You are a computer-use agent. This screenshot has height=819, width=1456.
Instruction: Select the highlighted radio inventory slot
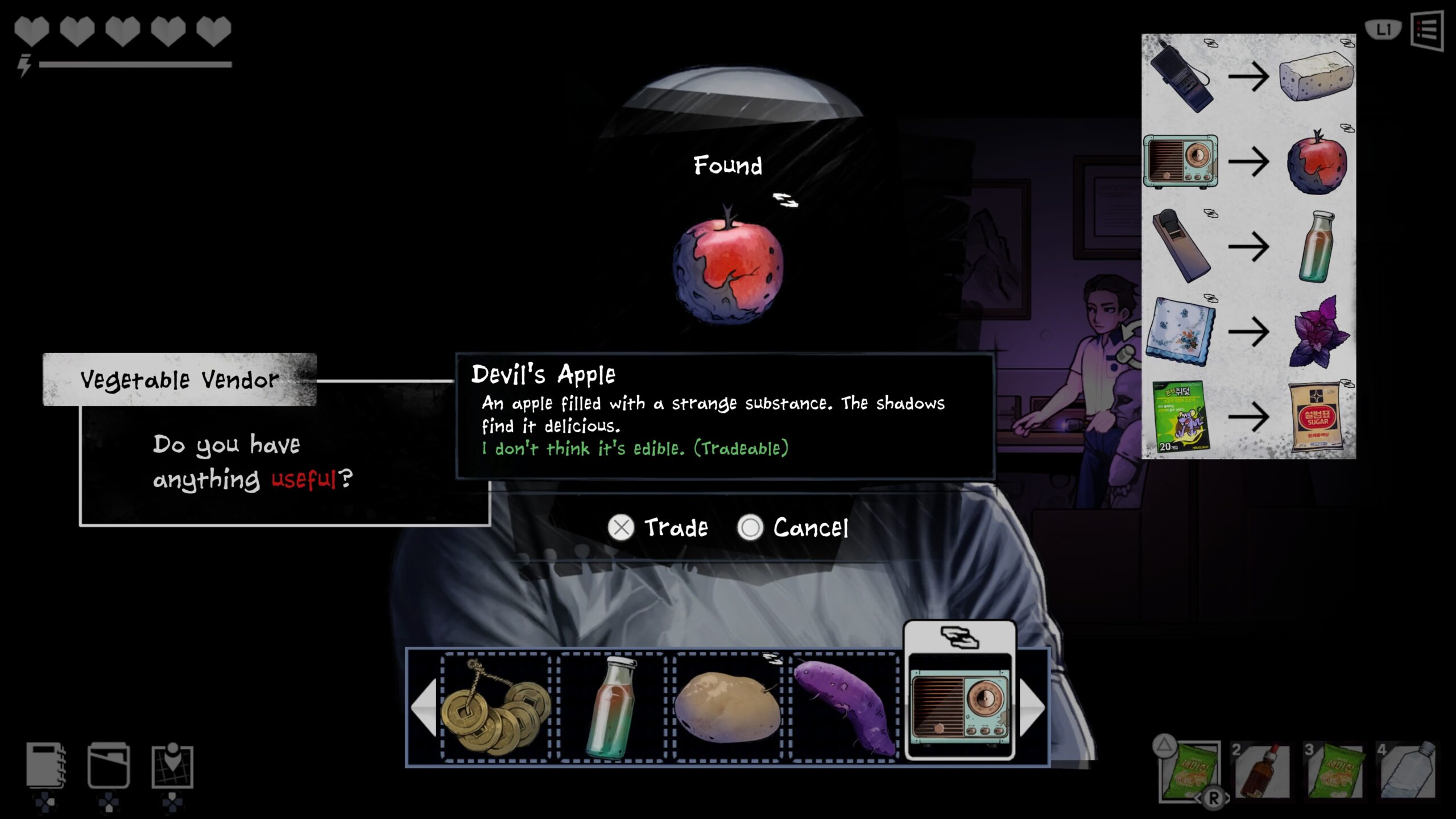coord(960,706)
